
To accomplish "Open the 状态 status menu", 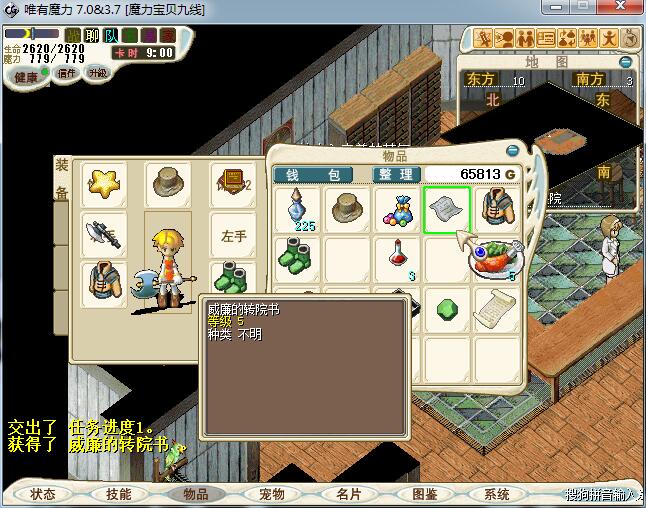I will (43, 494).
